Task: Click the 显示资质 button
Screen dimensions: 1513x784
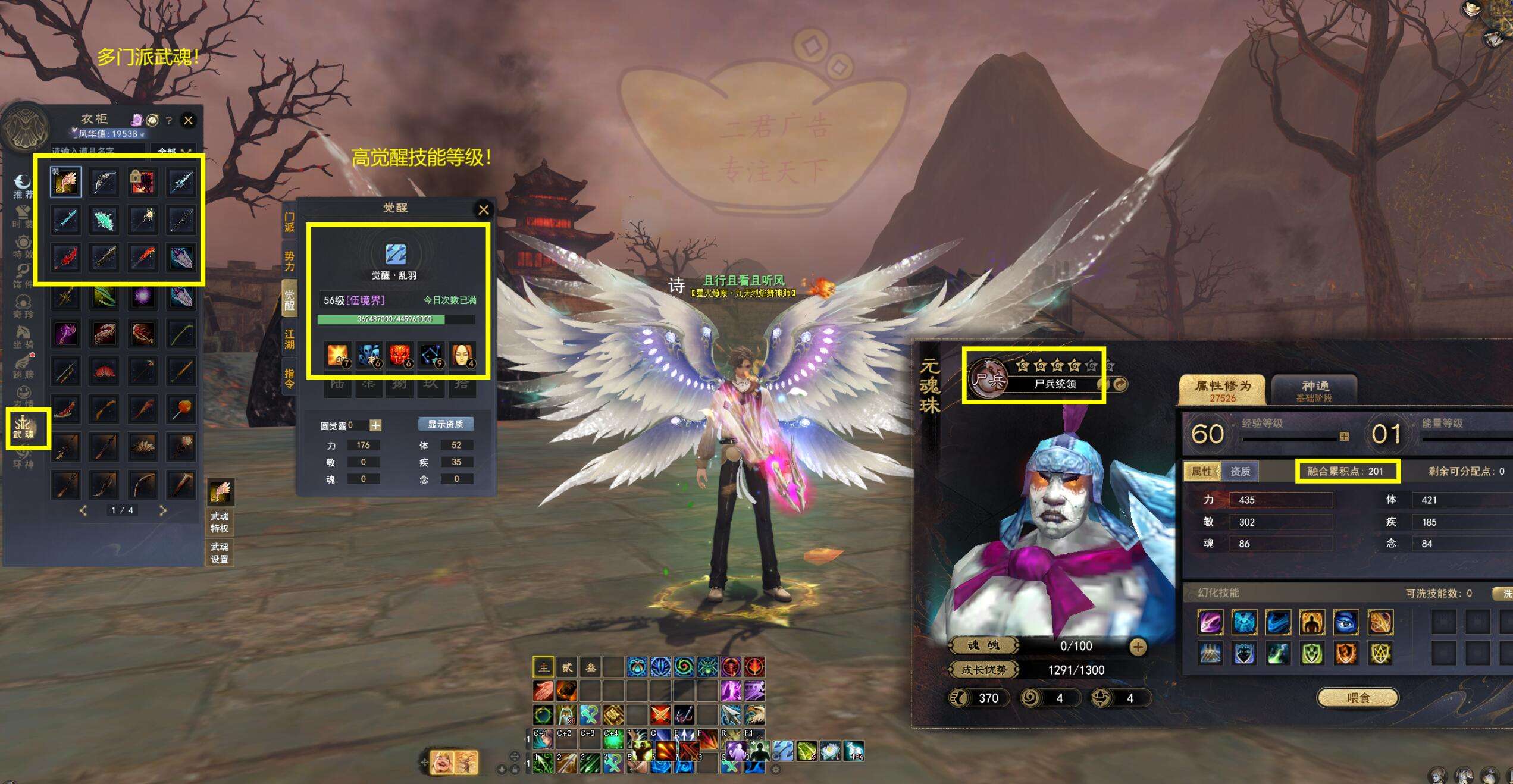Action: click(446, 424)
